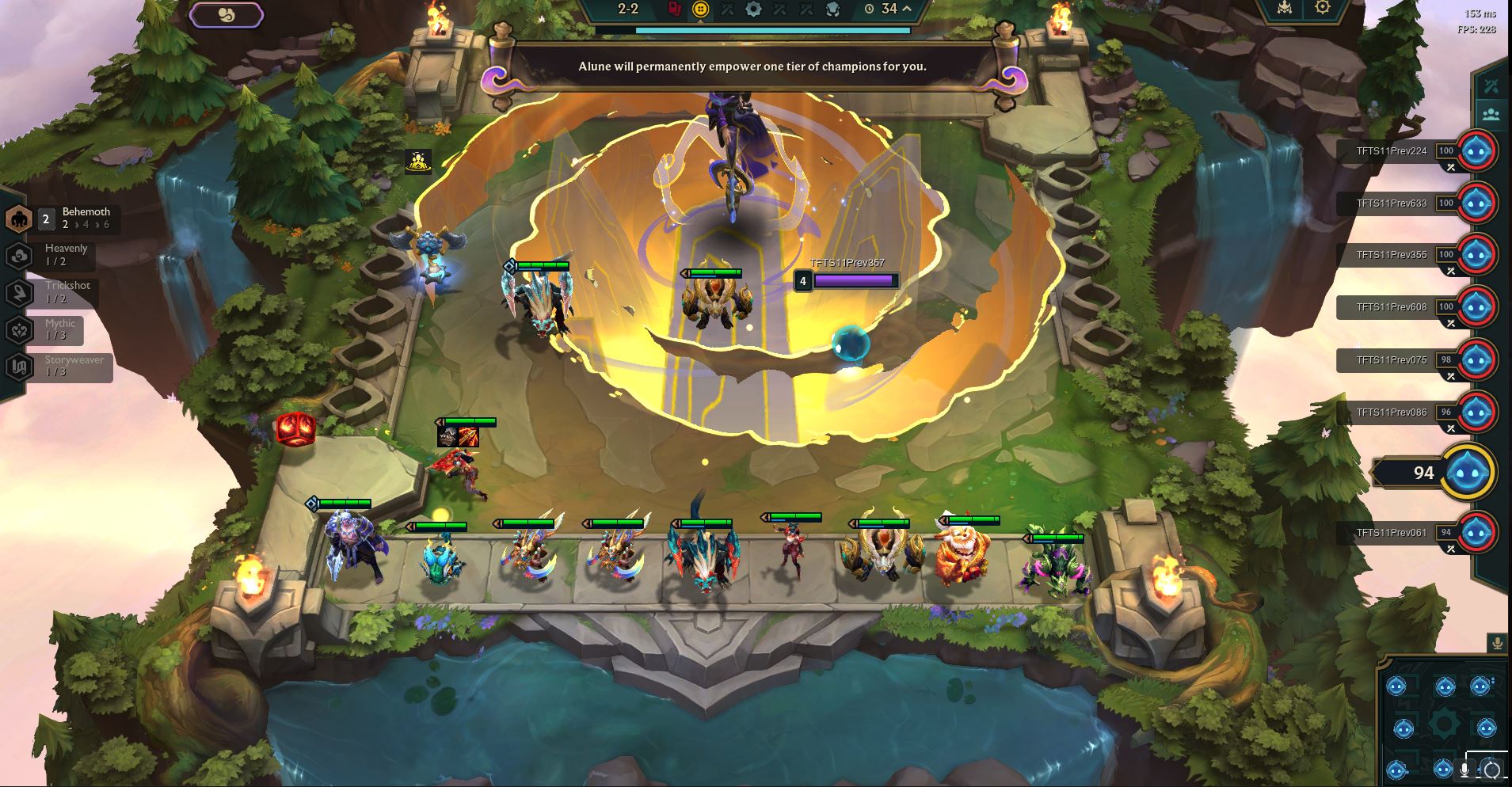
Task: Select the final monster stage on the stage tracker
Action: tap(832, 10)
